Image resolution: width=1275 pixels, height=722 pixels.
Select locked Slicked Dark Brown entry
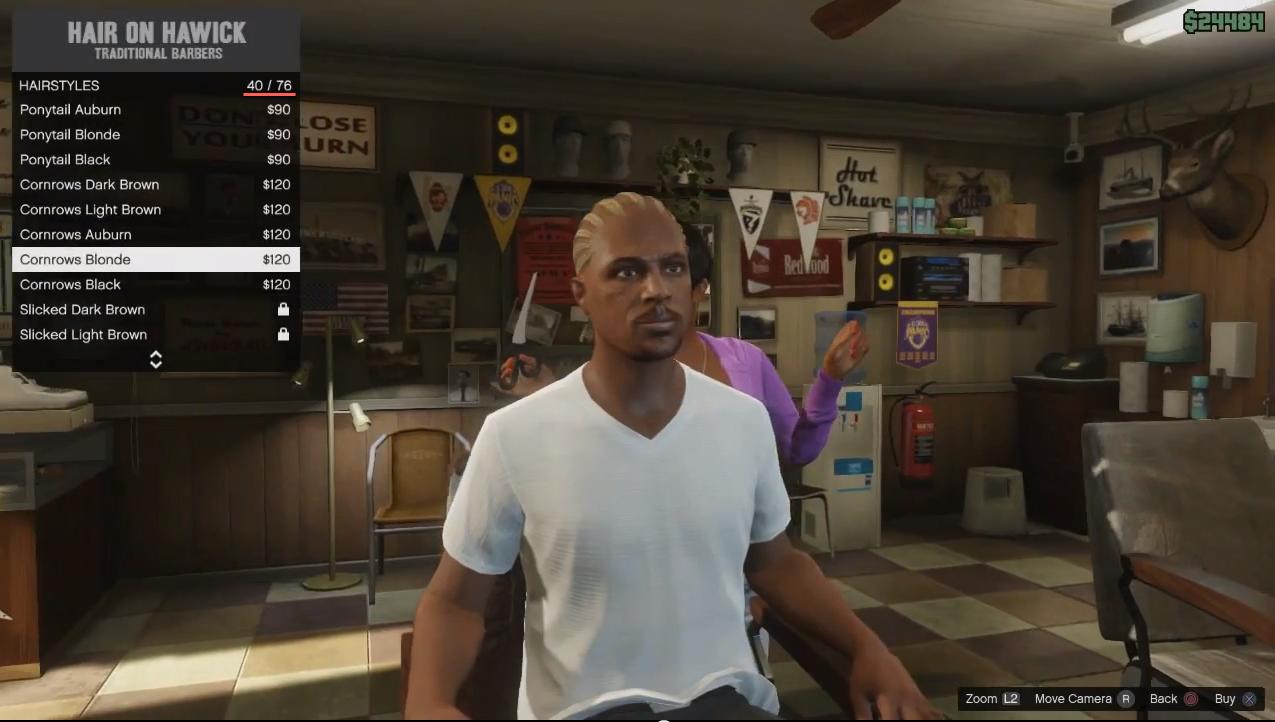coord(155,310)
